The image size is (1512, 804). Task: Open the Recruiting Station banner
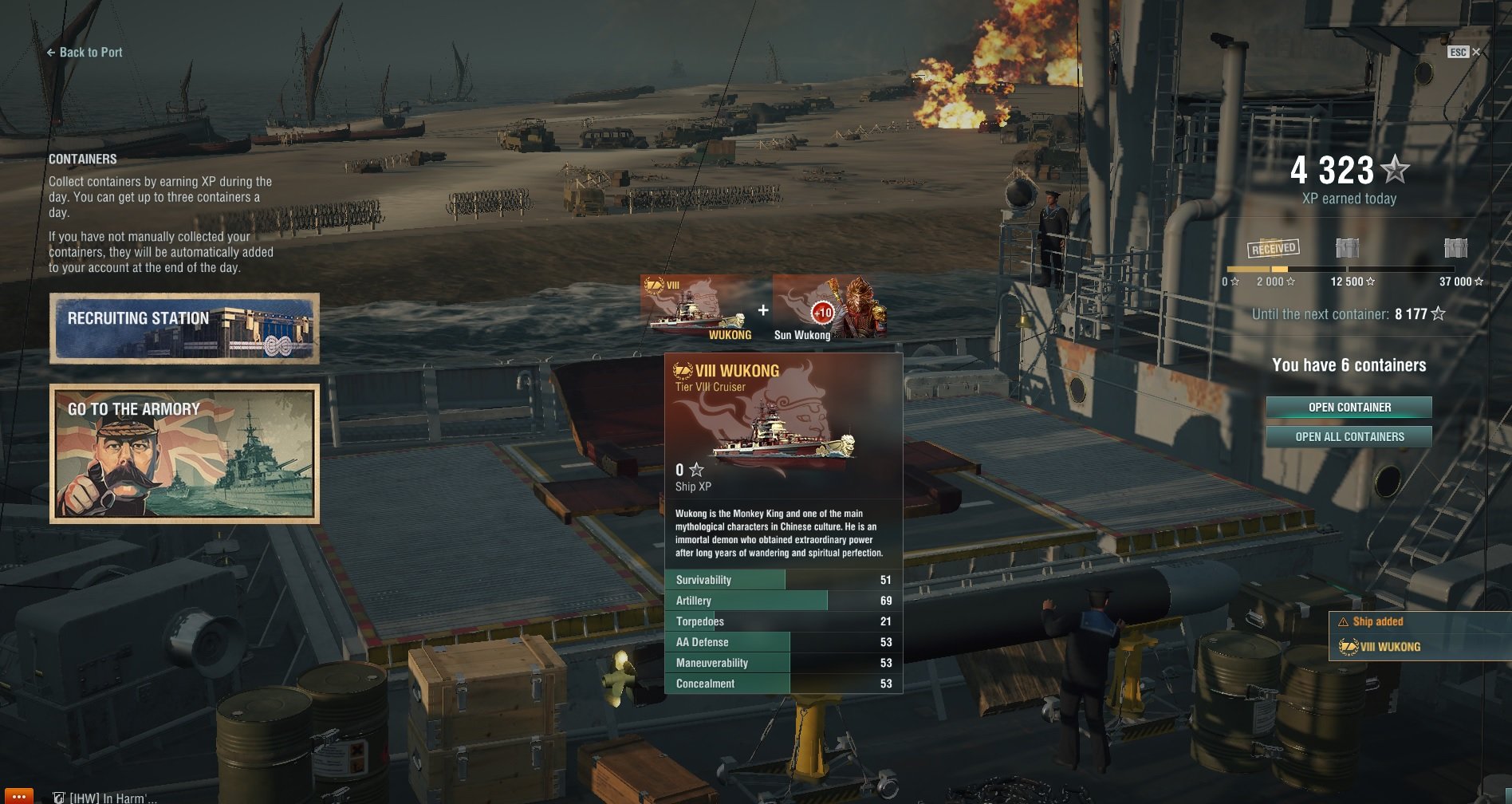coord(184,329)
